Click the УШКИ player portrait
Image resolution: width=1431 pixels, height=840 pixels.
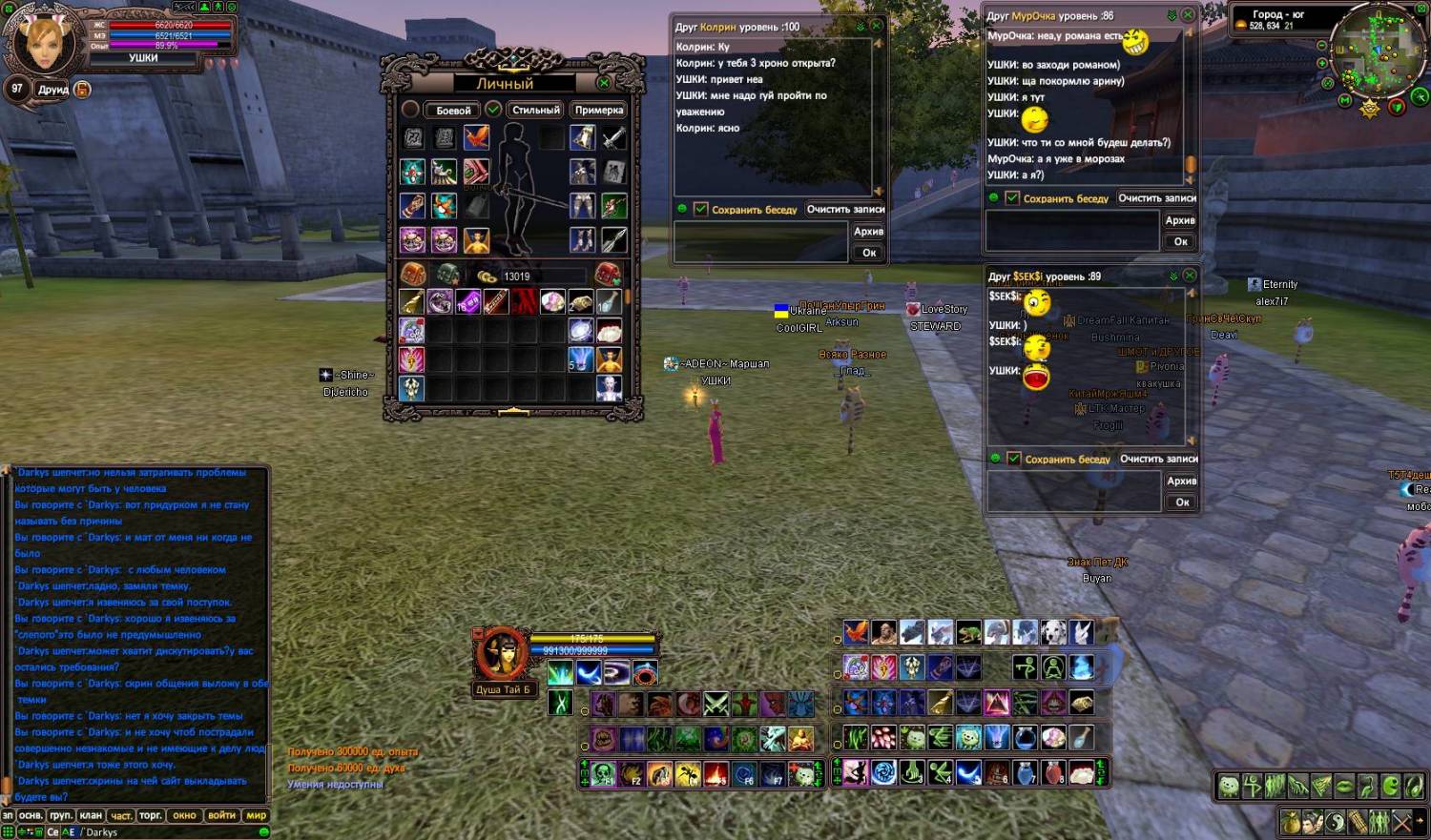click(43, 41)
